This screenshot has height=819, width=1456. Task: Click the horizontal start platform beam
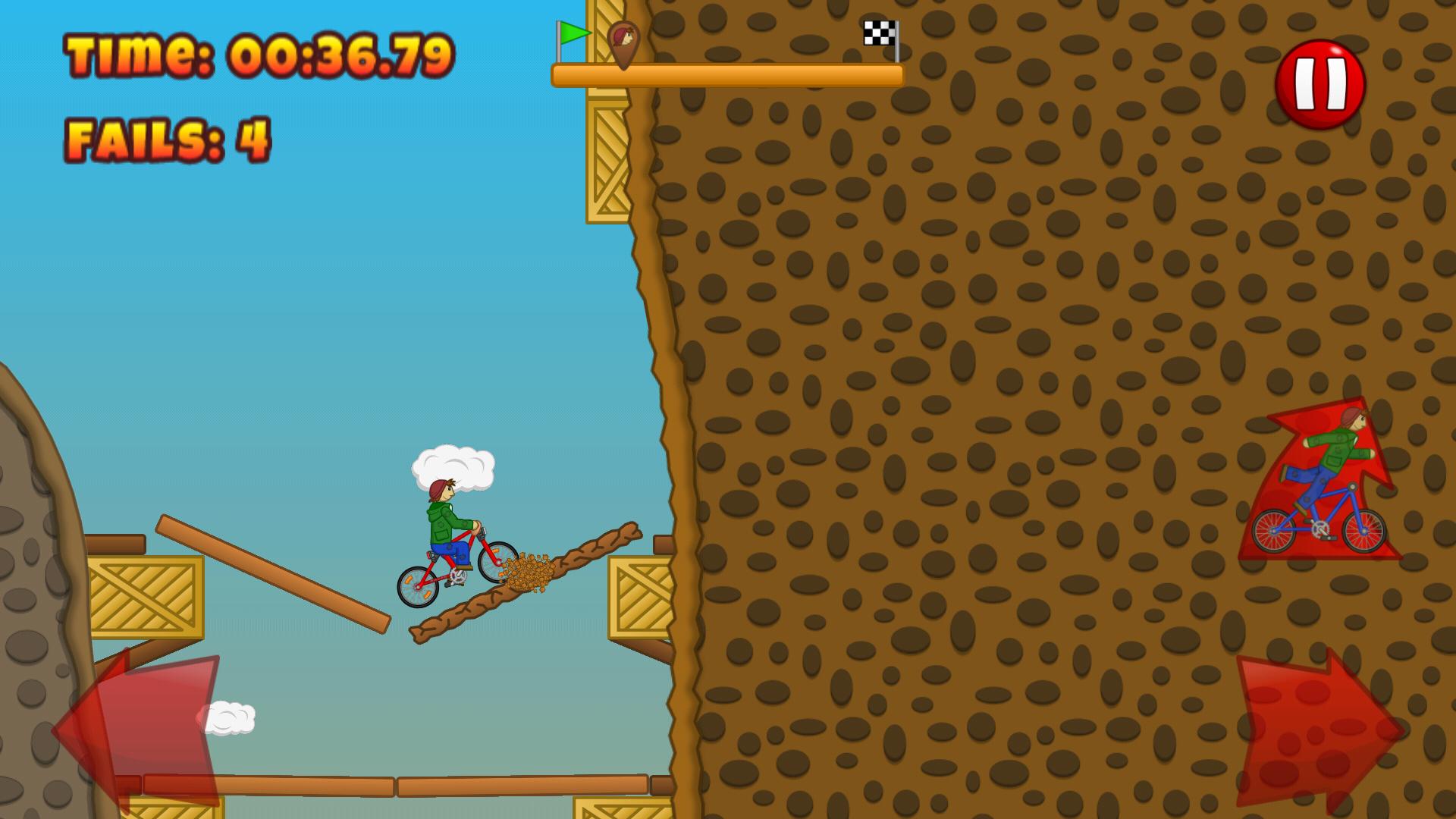[728, 76]
